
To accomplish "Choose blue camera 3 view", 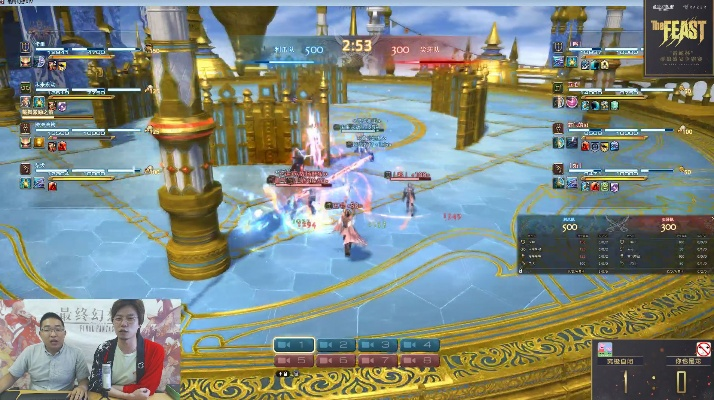I will pyautogui.click(x=378, y=345).
